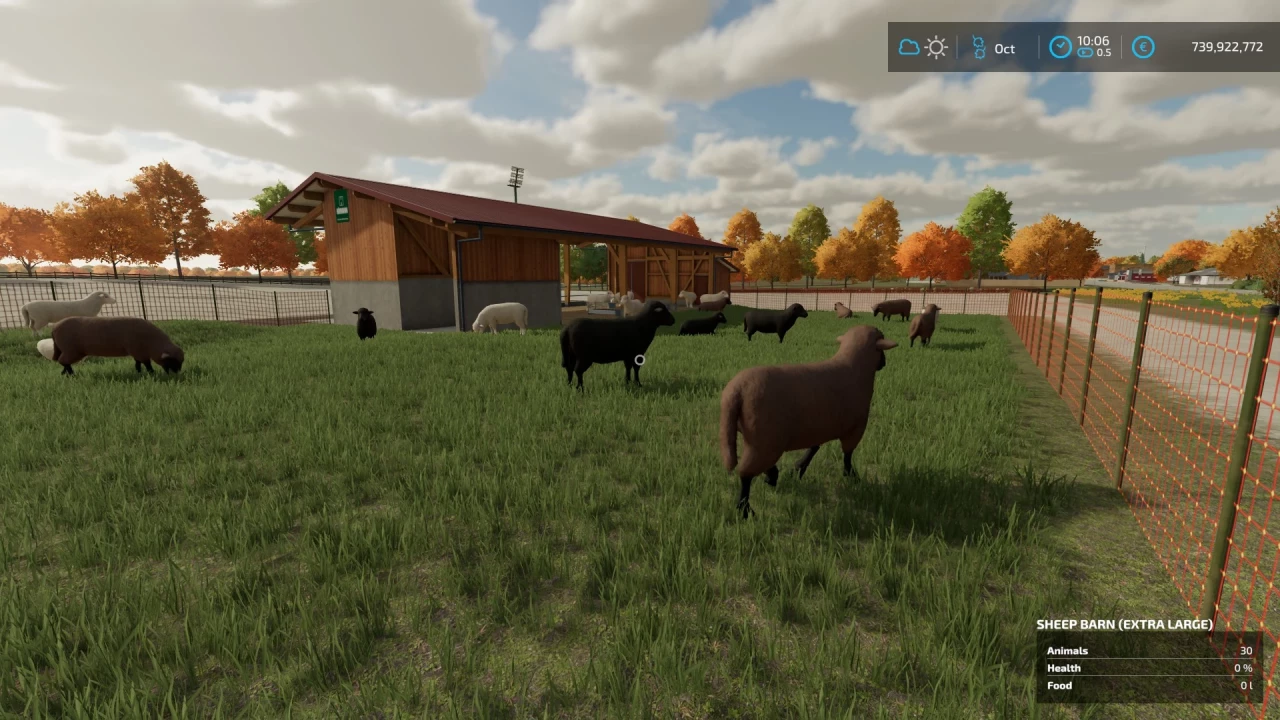
Task: Click the cloud weather icon
Action: point(910,47)
